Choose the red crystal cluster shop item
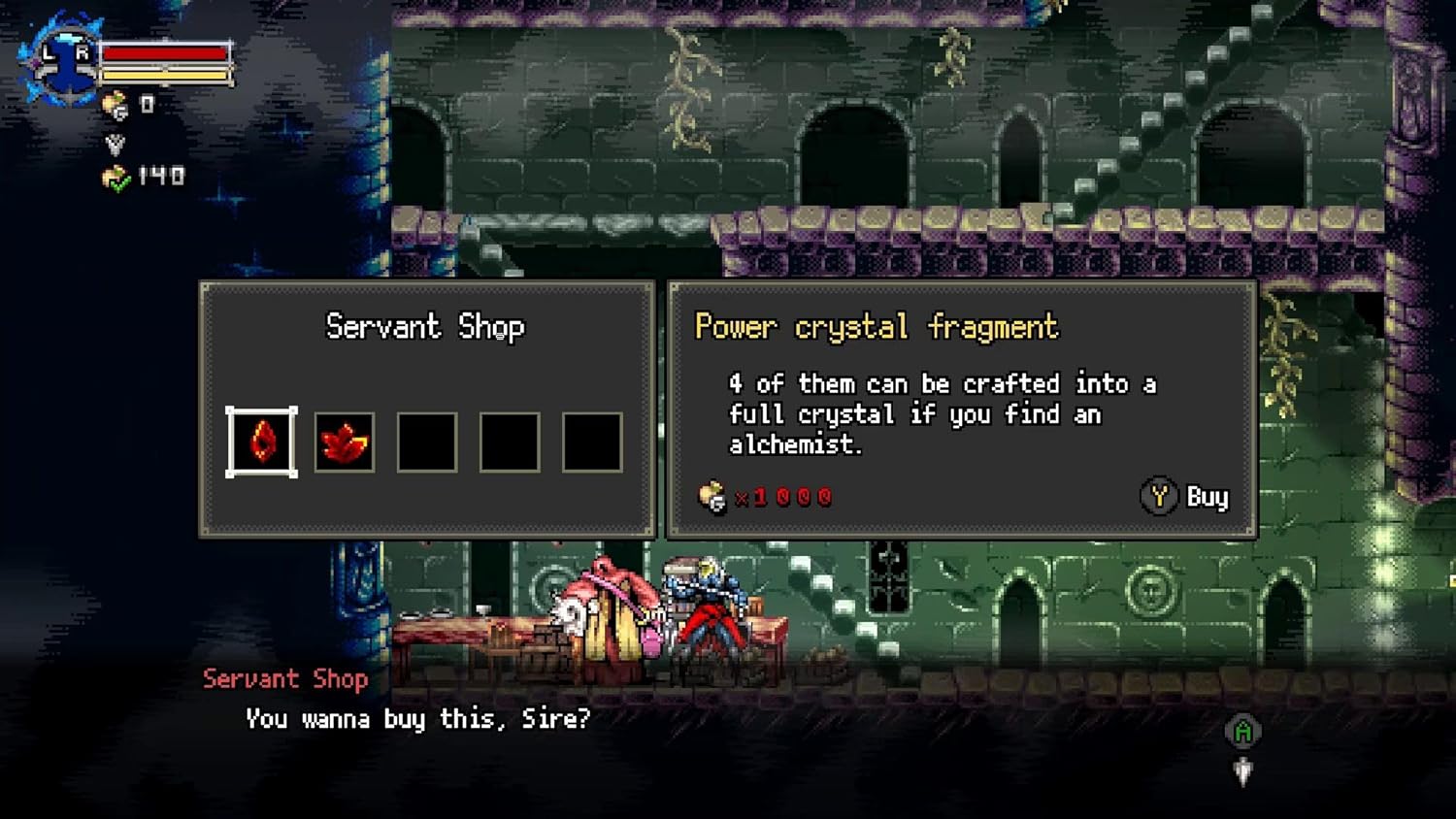 345,442
